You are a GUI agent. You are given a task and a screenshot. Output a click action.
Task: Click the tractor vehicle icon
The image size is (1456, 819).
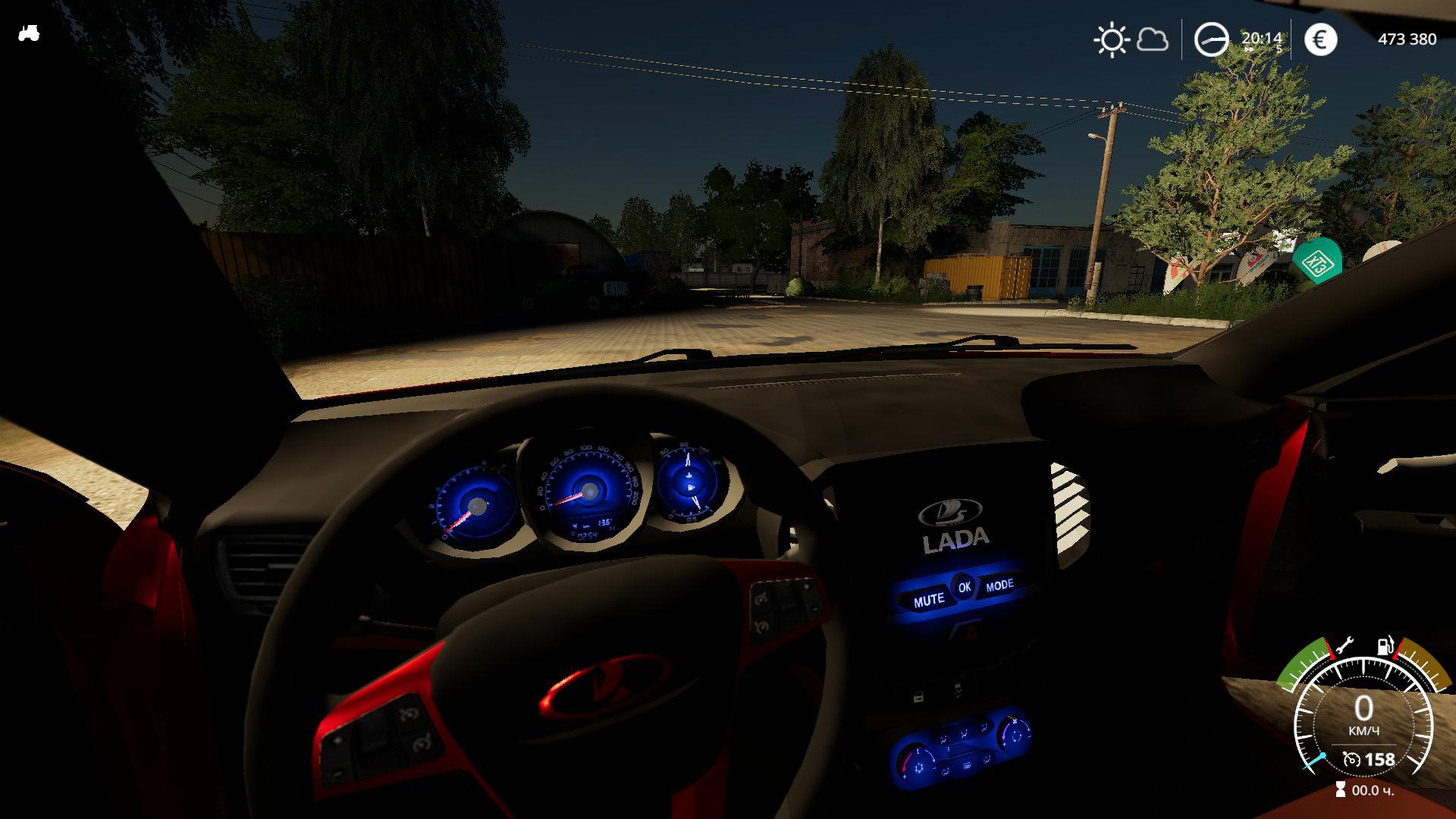[29, 33]
